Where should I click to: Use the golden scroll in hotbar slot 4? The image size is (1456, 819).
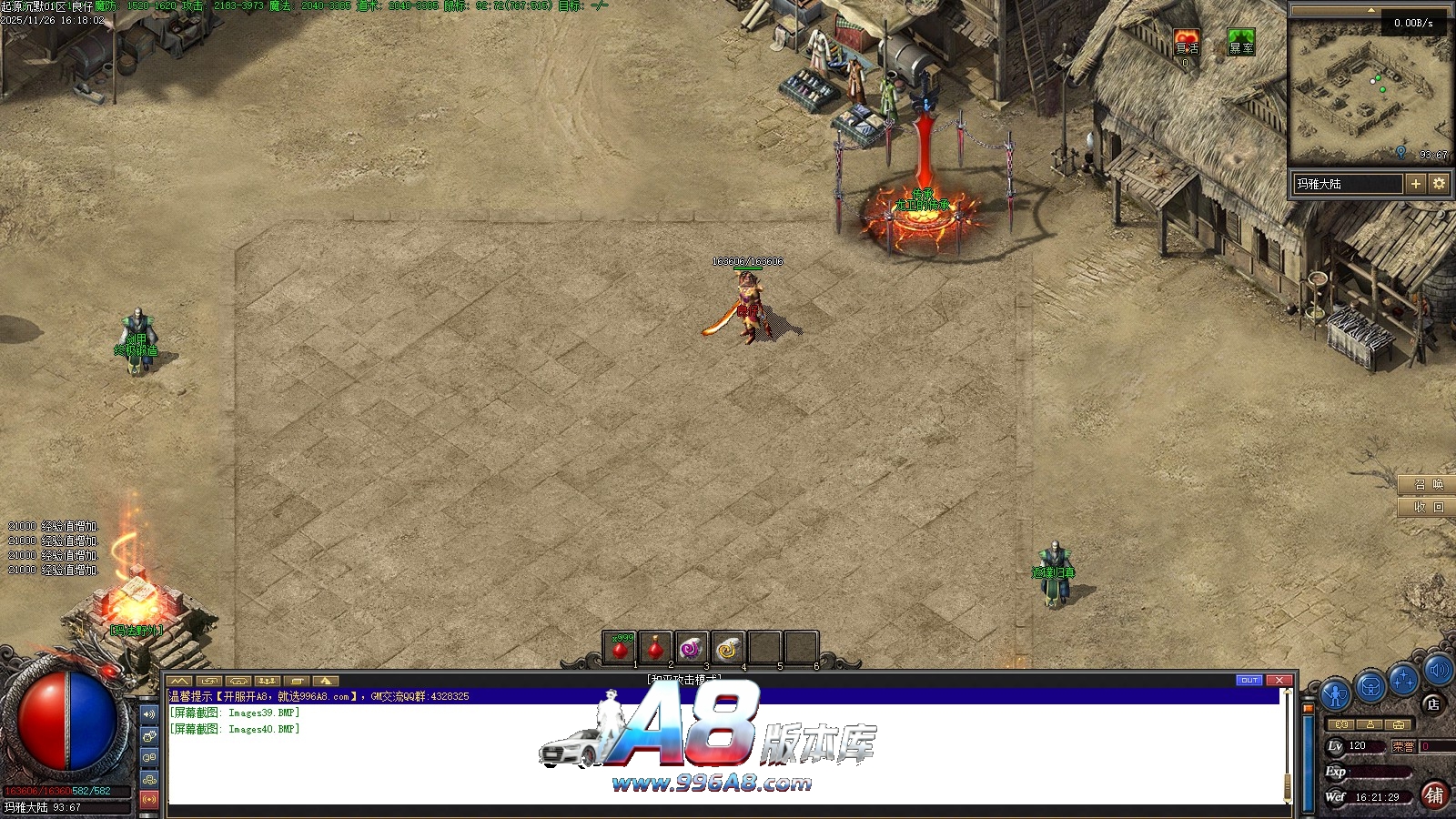click(728, 649)
